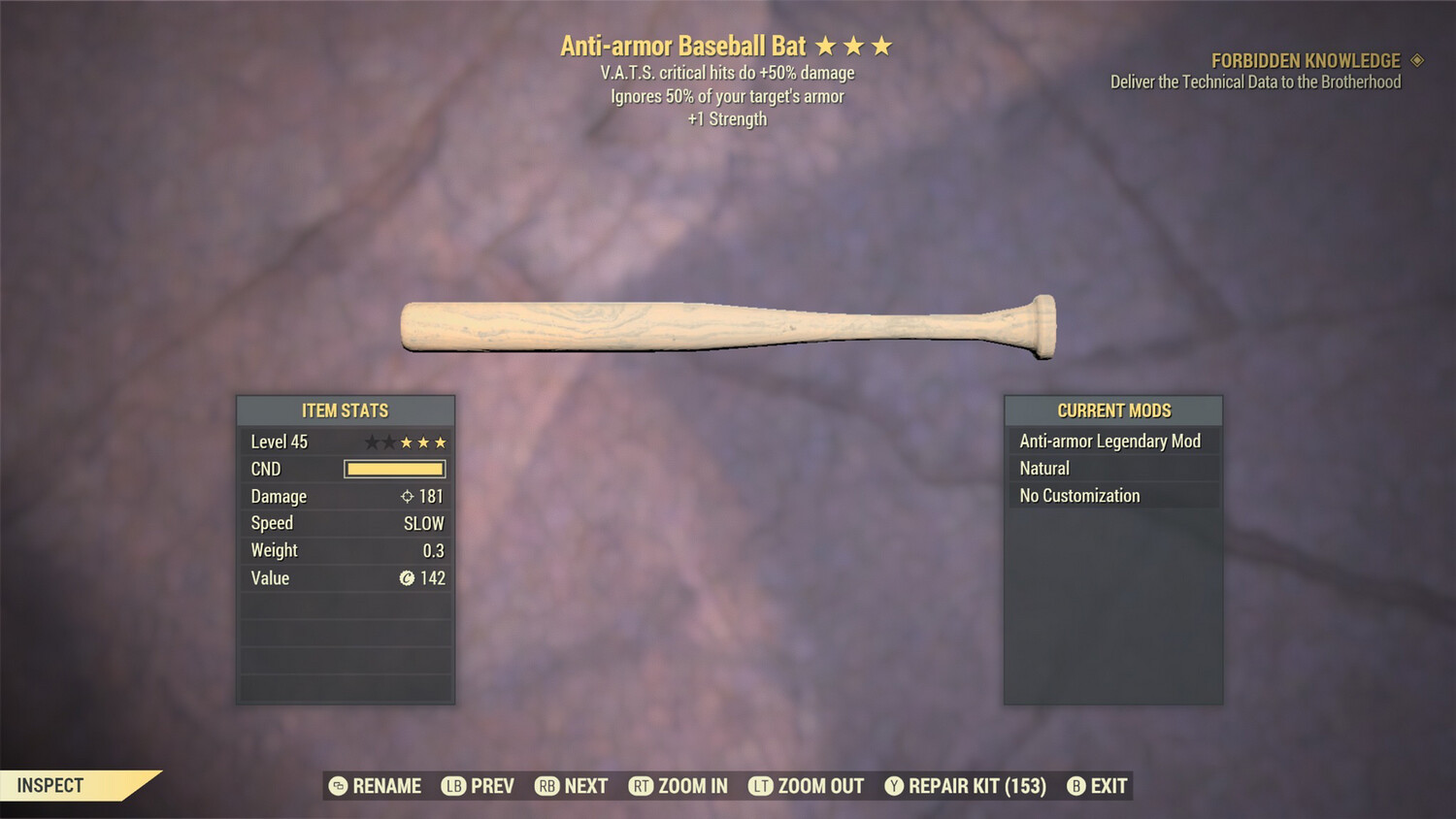This screenshot has width=1456, height=819.
Task: Click the LT zoom-out glyph icon
Action: click(x=763, y=786)
